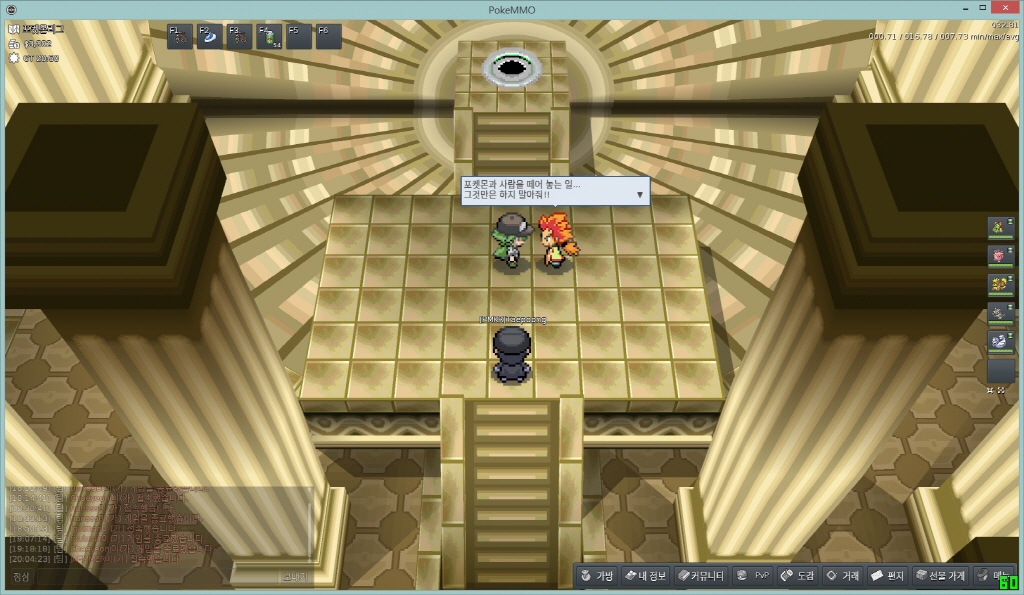Open the 선물 가게 gift shop
Image resolution: width=1024 pixels, height=595 pixels.
(x=940, y=576)
